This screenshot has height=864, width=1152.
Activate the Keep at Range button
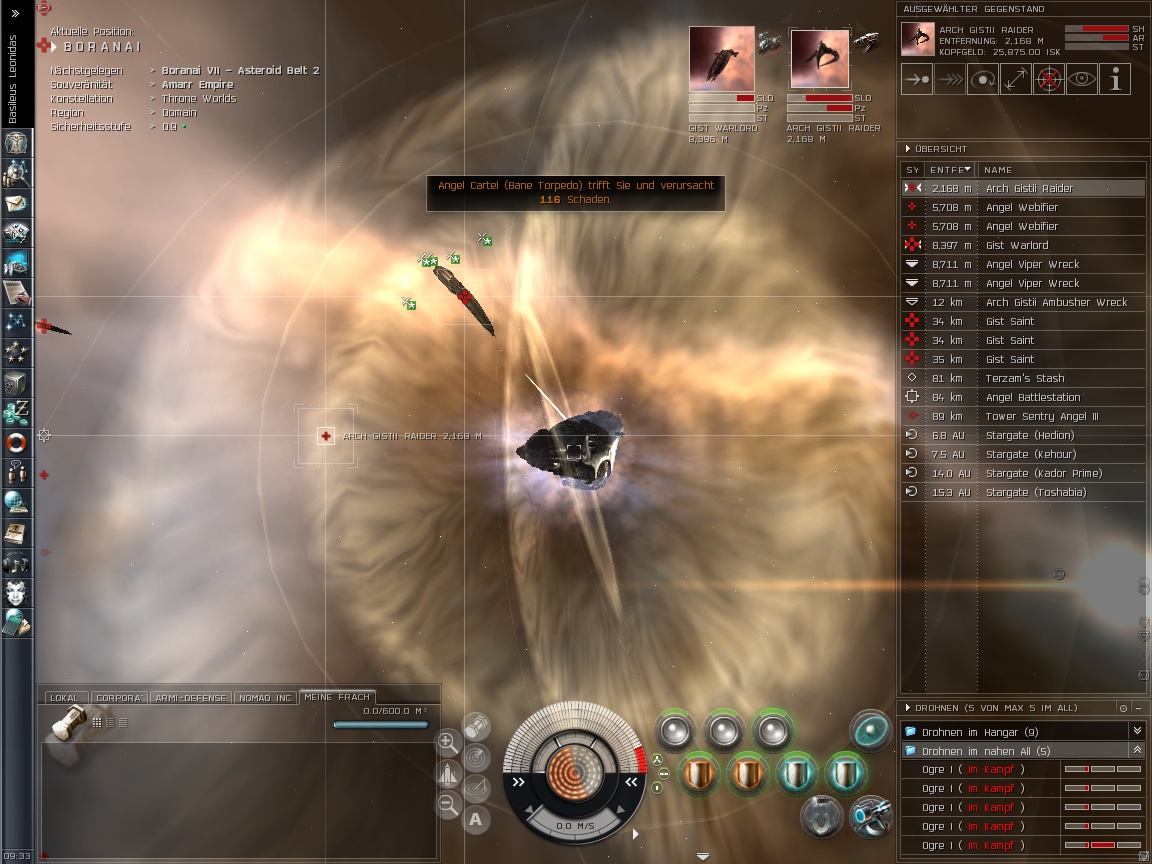tap(1016, 79)
